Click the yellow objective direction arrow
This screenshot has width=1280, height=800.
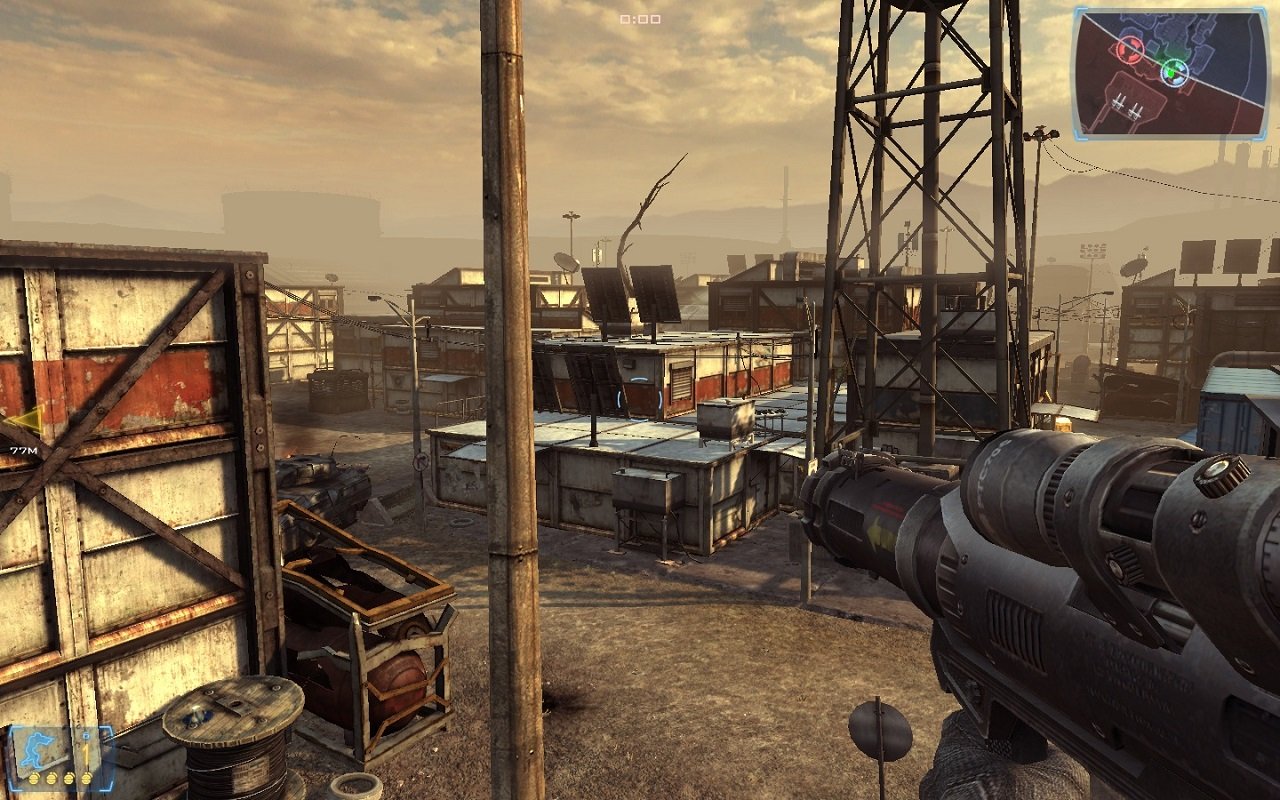coord(24,420)
